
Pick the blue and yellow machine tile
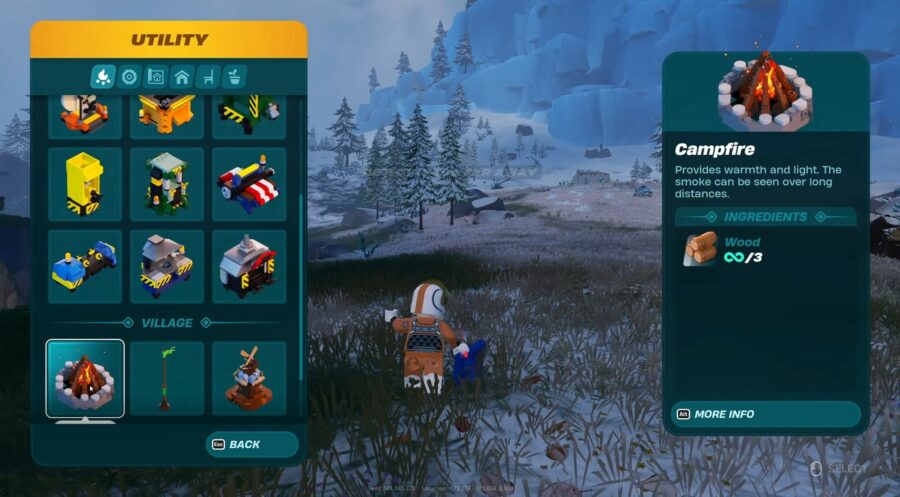coord(85,266)
